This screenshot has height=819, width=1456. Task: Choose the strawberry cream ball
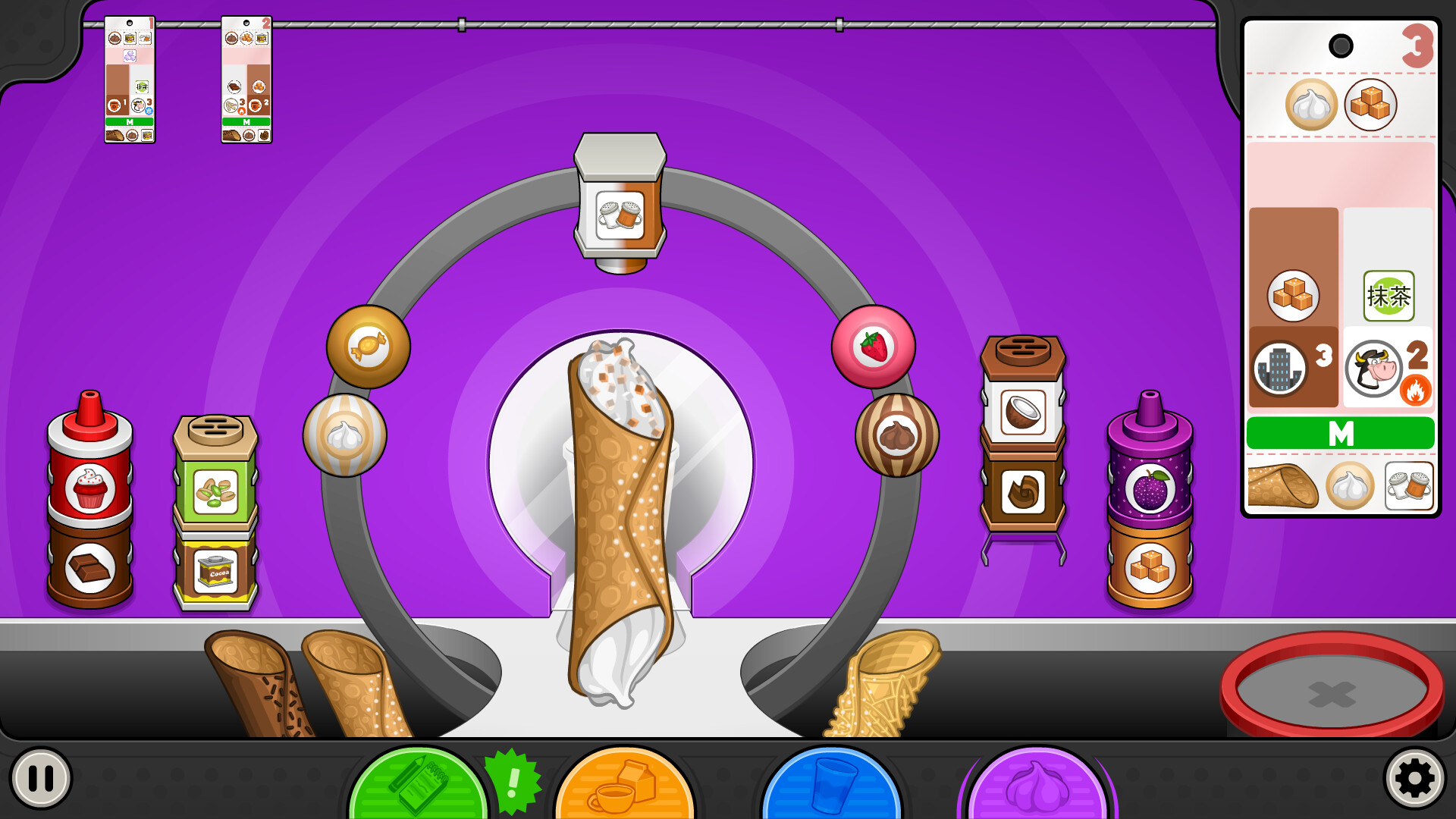point(874,347)
